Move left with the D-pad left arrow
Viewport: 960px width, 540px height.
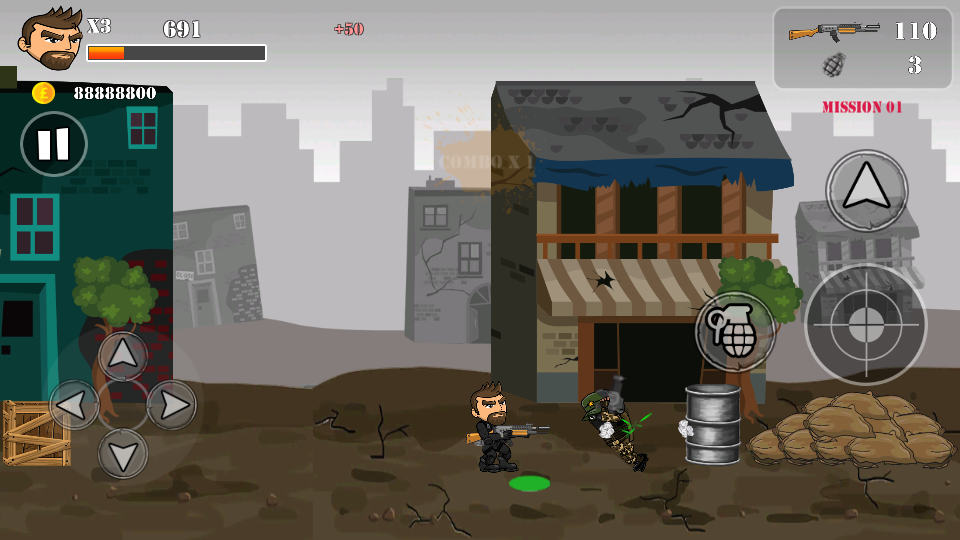coord(74,404)
